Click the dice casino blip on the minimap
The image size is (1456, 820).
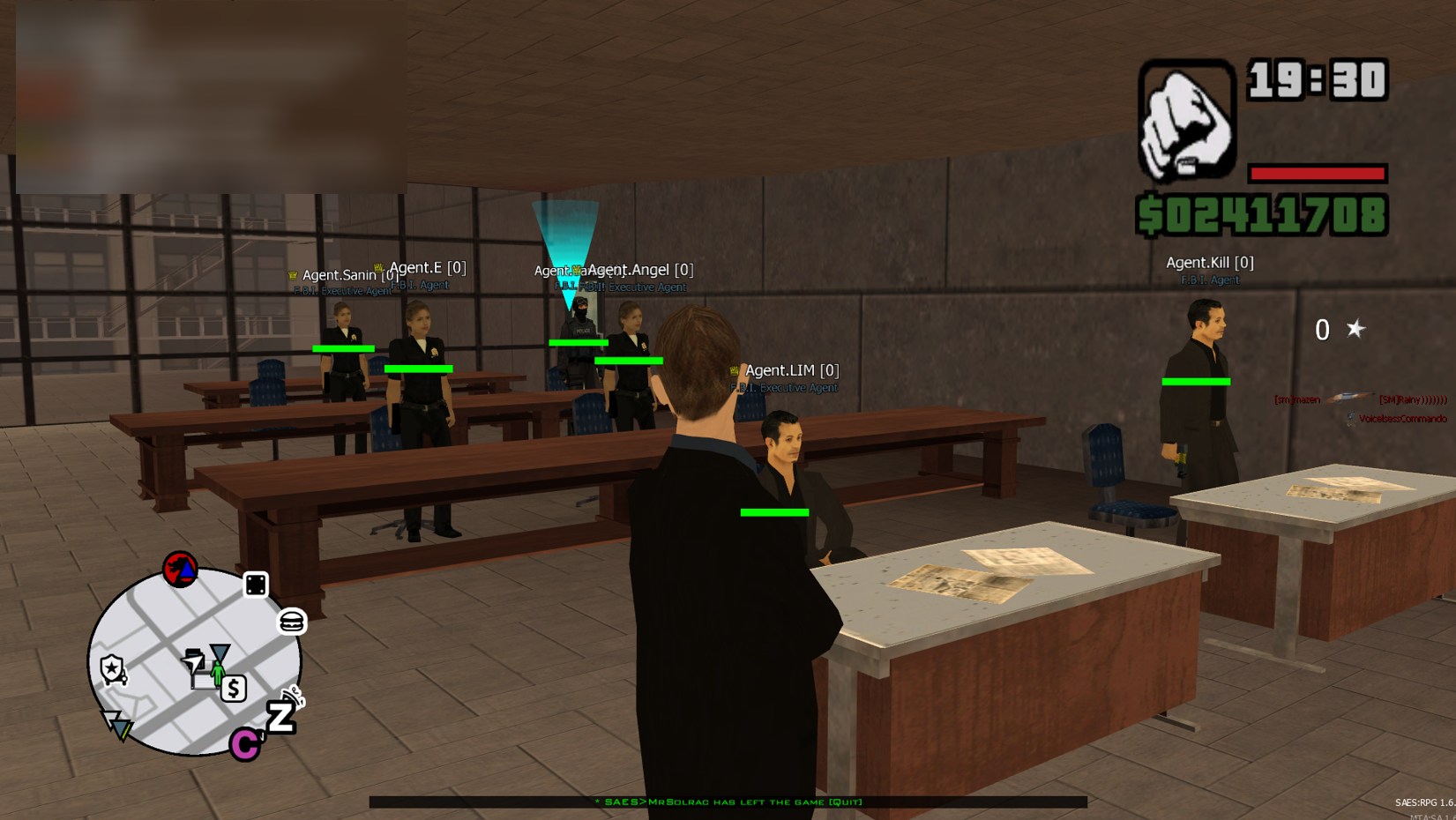(x=256, y=585)
